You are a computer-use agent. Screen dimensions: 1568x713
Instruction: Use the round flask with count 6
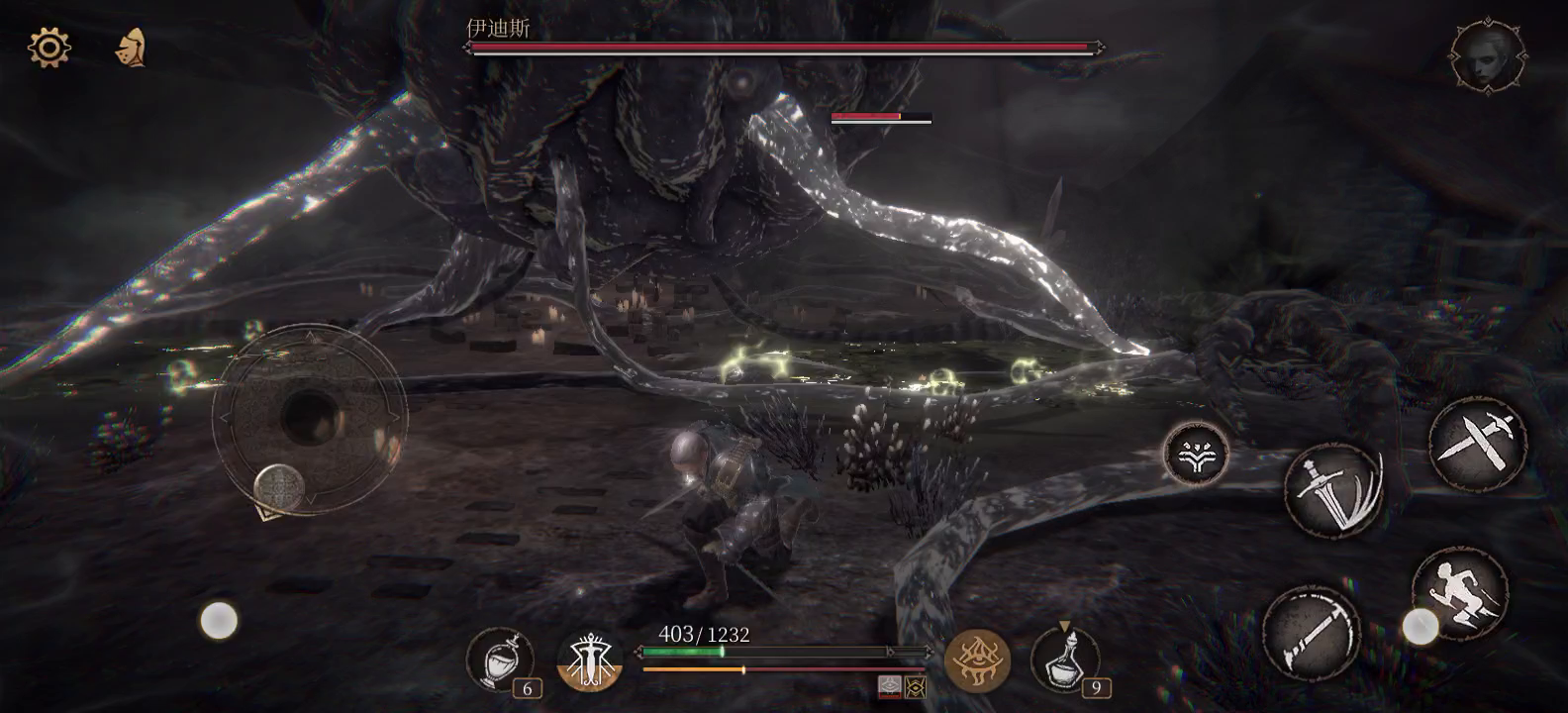coord(500,660)
